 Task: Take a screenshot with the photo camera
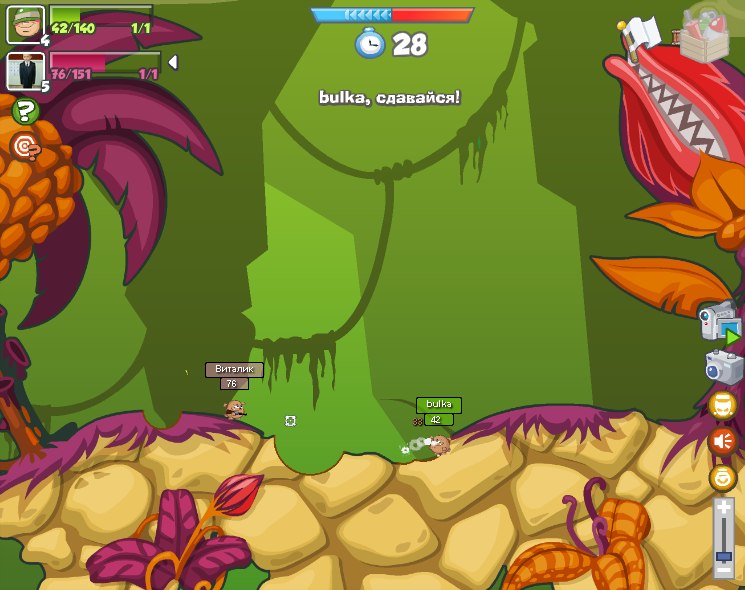pyautogui.click(x=723, y=366)
